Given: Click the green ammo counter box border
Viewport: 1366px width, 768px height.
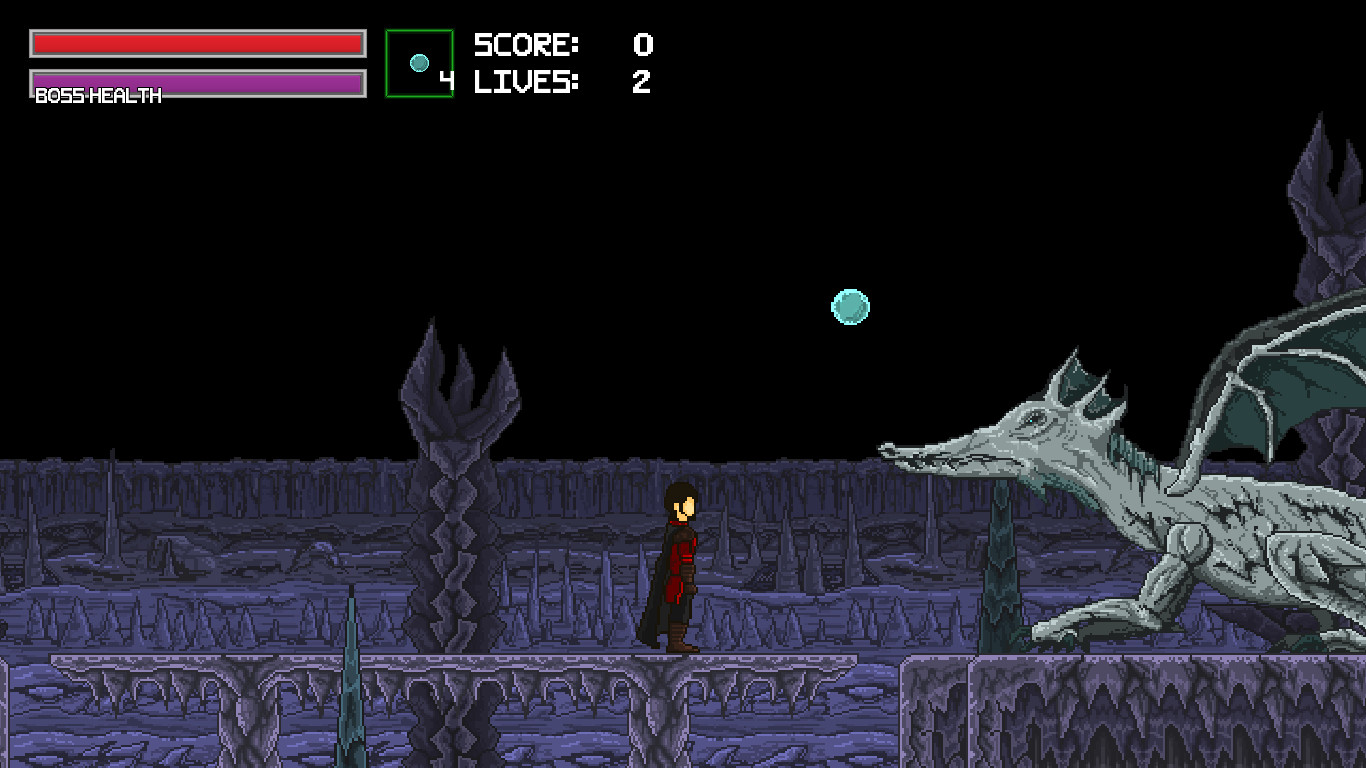Looking at the screenshot, I should tap(386, 62).
